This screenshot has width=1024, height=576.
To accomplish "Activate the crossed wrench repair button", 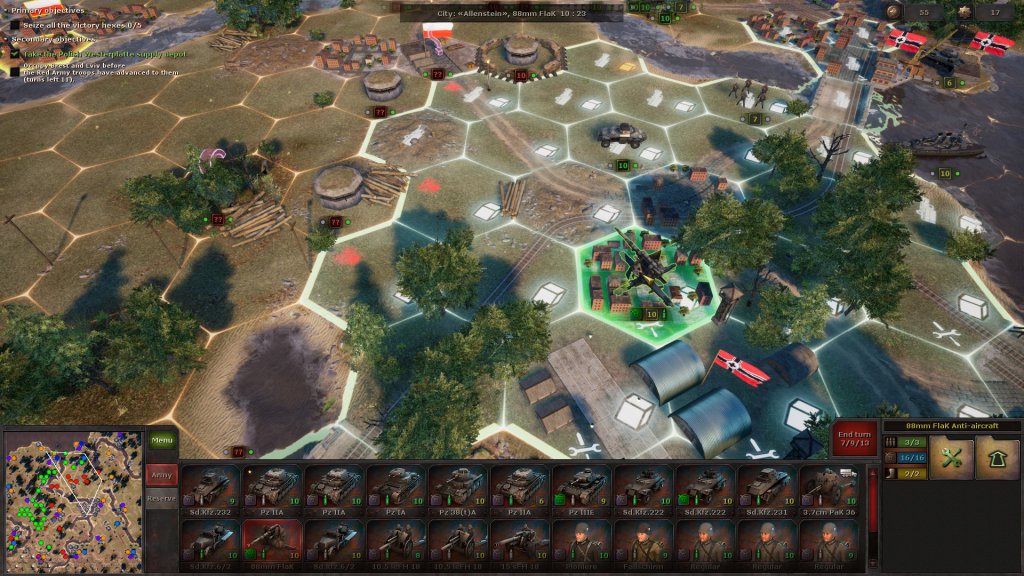I will coord(951,457).
